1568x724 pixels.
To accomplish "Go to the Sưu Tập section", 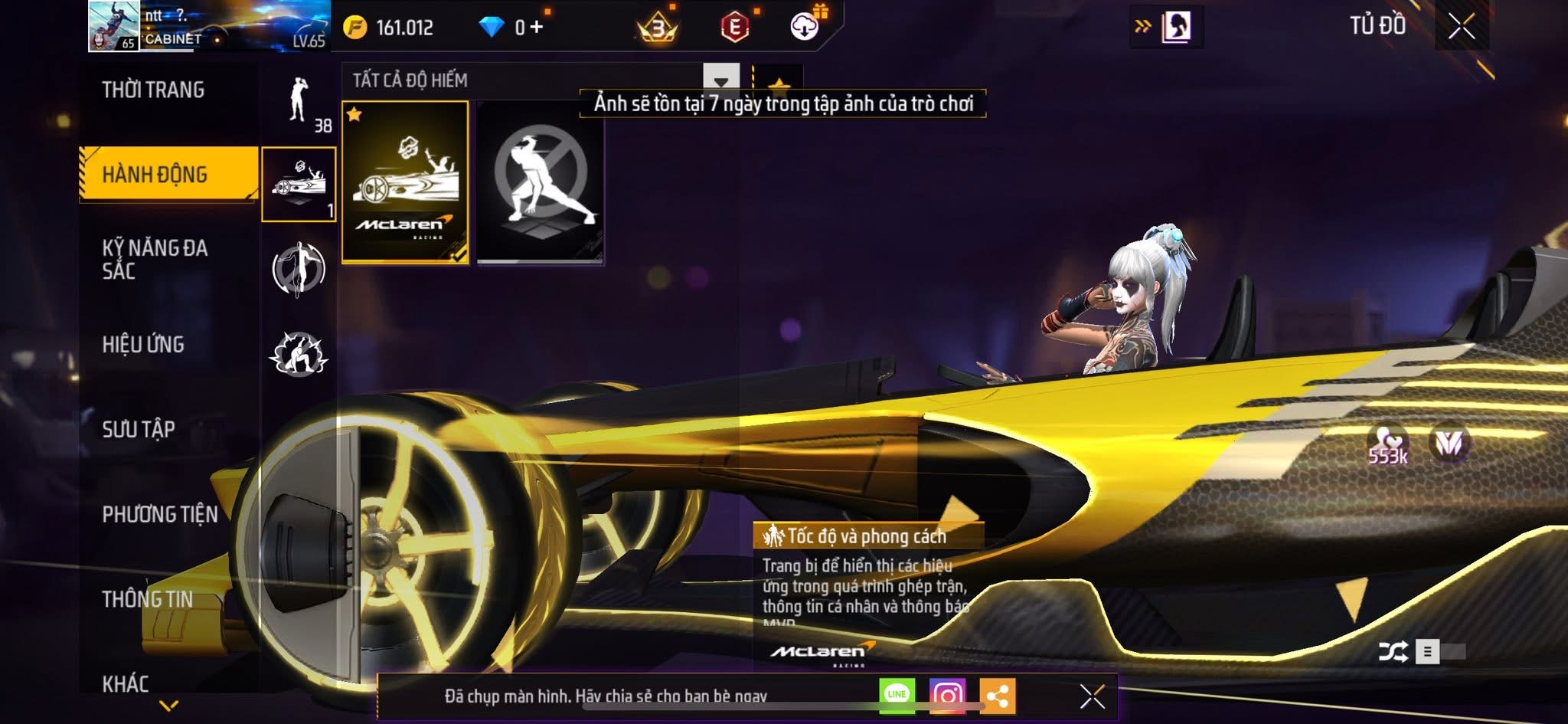I will (x=139, y=429).
